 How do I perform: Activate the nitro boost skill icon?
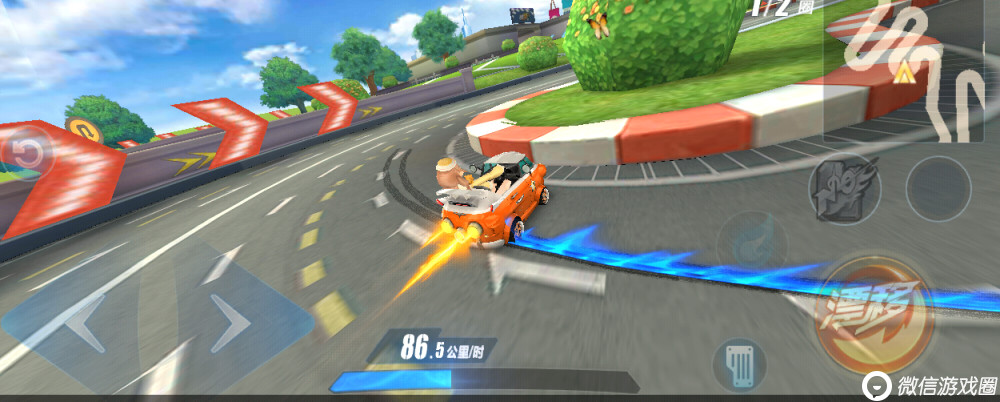pos(843,189)
